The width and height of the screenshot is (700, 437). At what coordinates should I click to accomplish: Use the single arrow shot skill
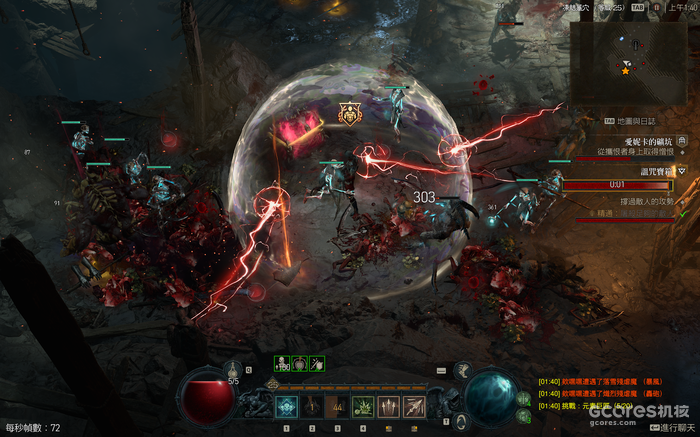point(413,406)
